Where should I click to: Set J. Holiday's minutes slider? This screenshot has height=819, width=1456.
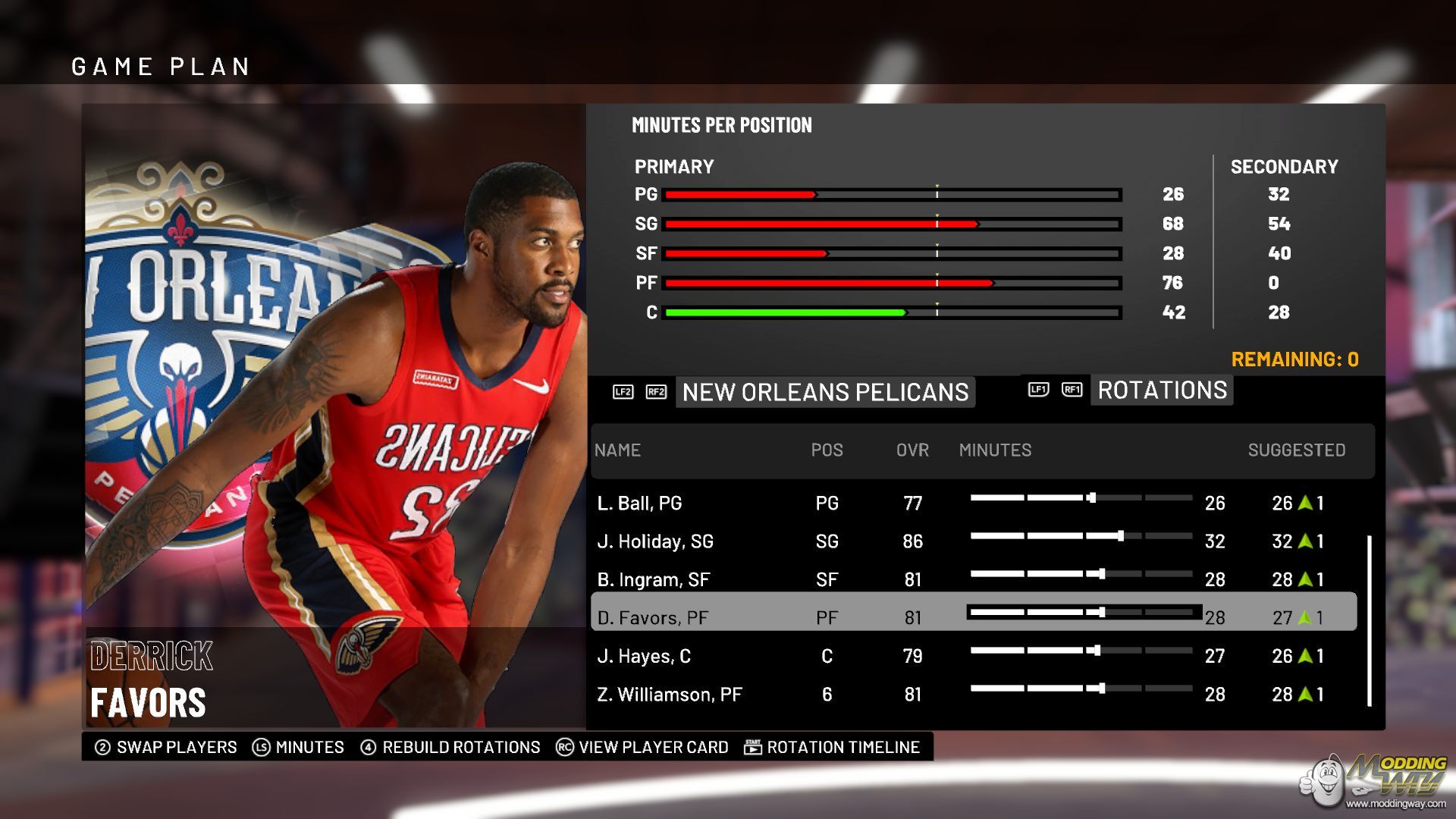[1120, 536]
